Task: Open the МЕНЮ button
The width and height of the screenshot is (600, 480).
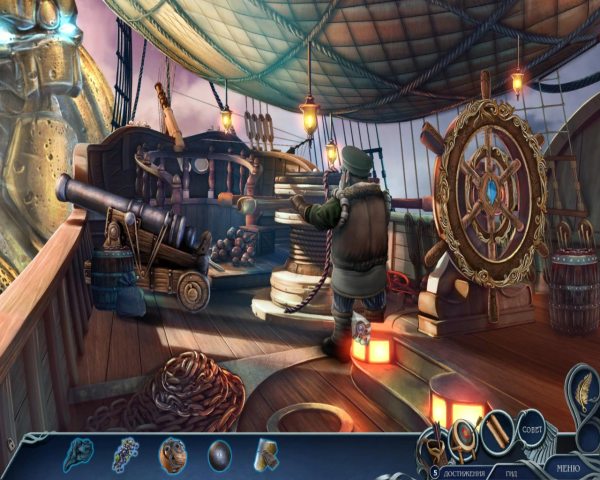Action: pyautogui.click(x=567, y=466)
